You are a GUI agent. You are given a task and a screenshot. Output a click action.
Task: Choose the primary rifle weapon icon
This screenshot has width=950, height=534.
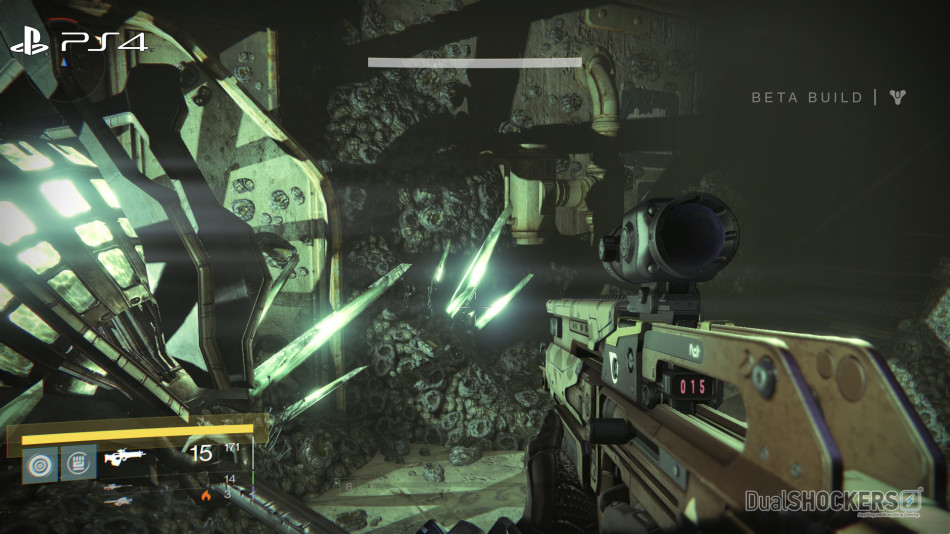(126, 458)
